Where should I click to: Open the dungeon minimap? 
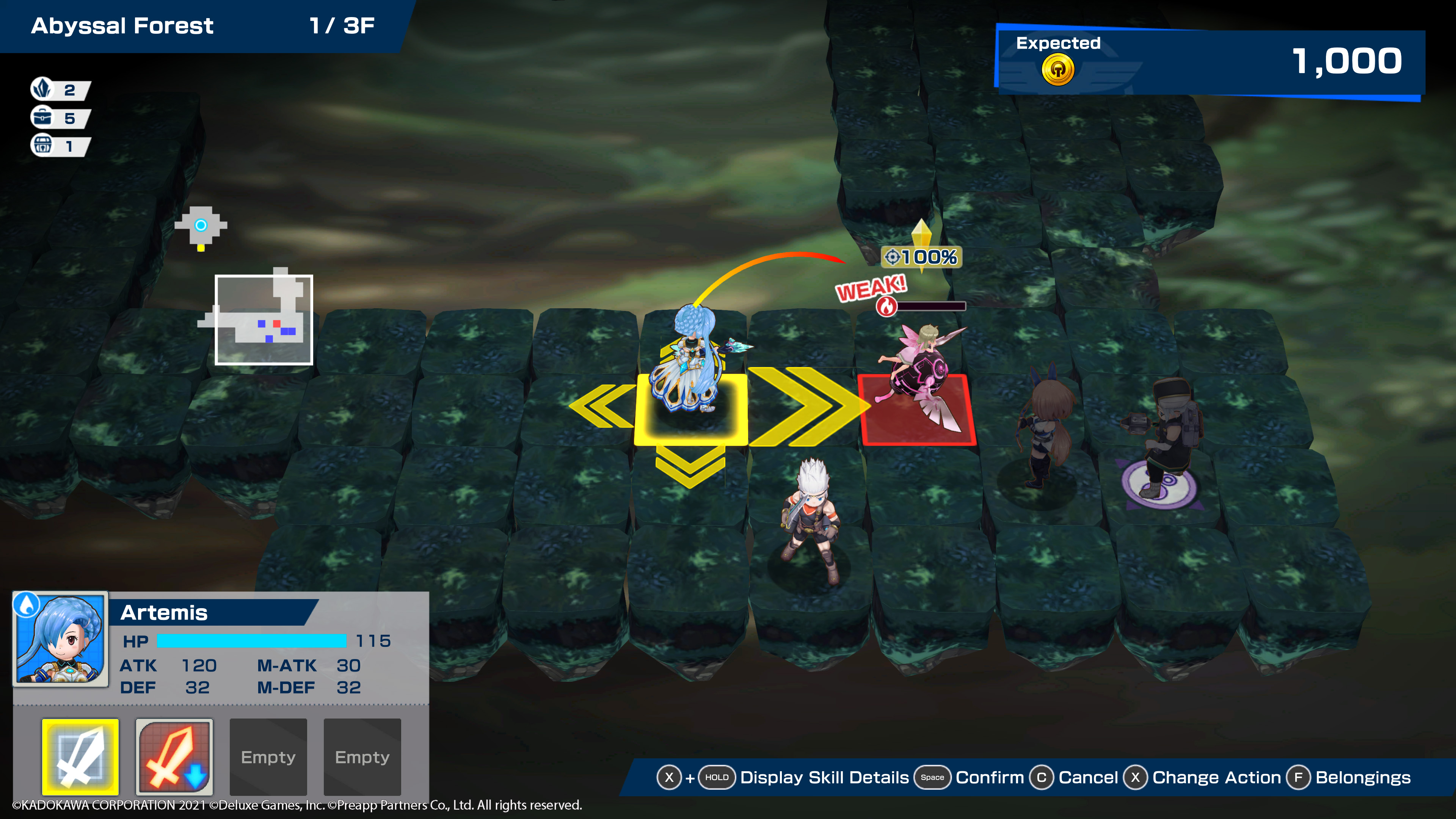coord(264,319)
